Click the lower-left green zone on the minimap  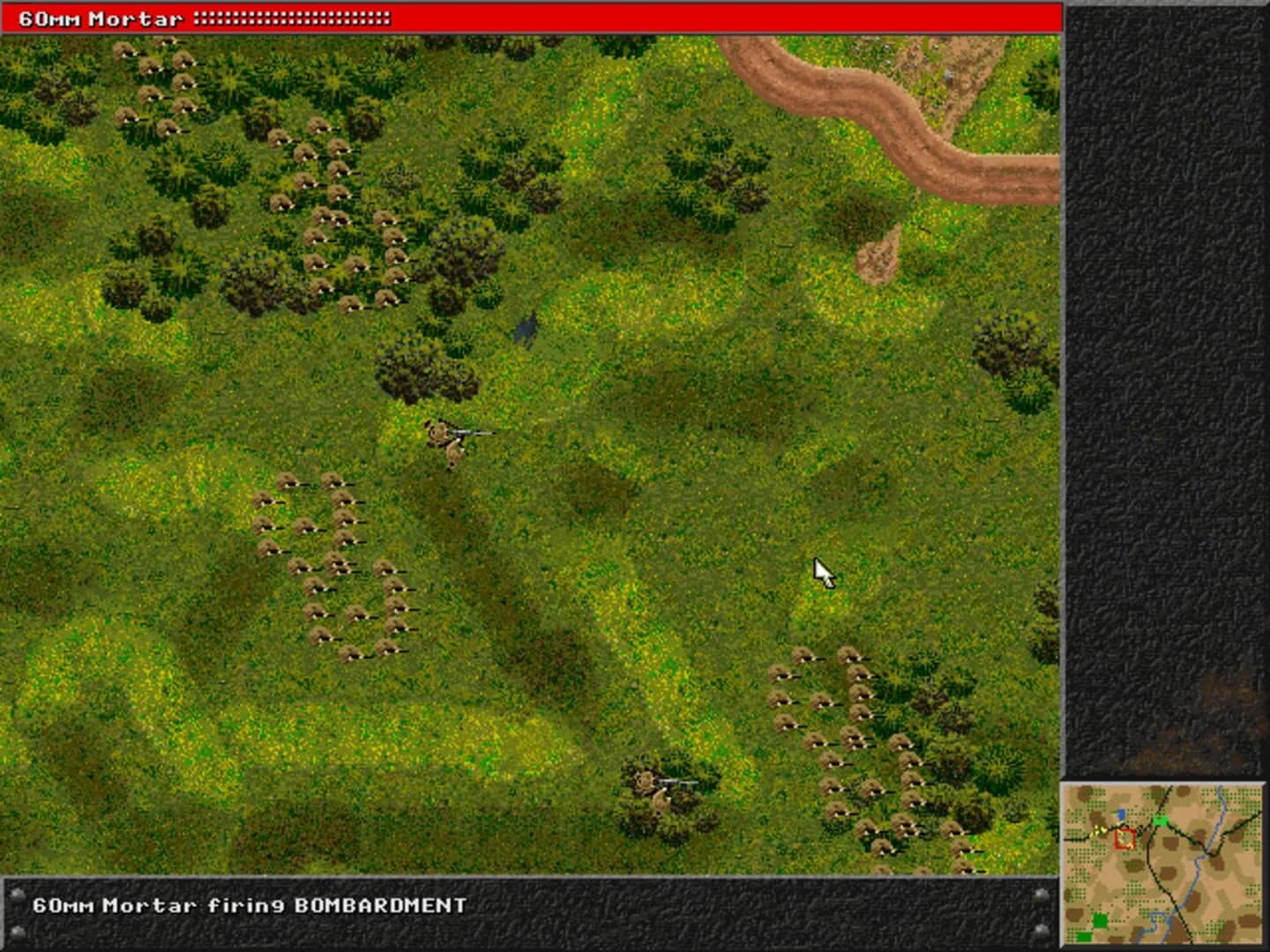pyautogui.click(x=1100, y=921)
